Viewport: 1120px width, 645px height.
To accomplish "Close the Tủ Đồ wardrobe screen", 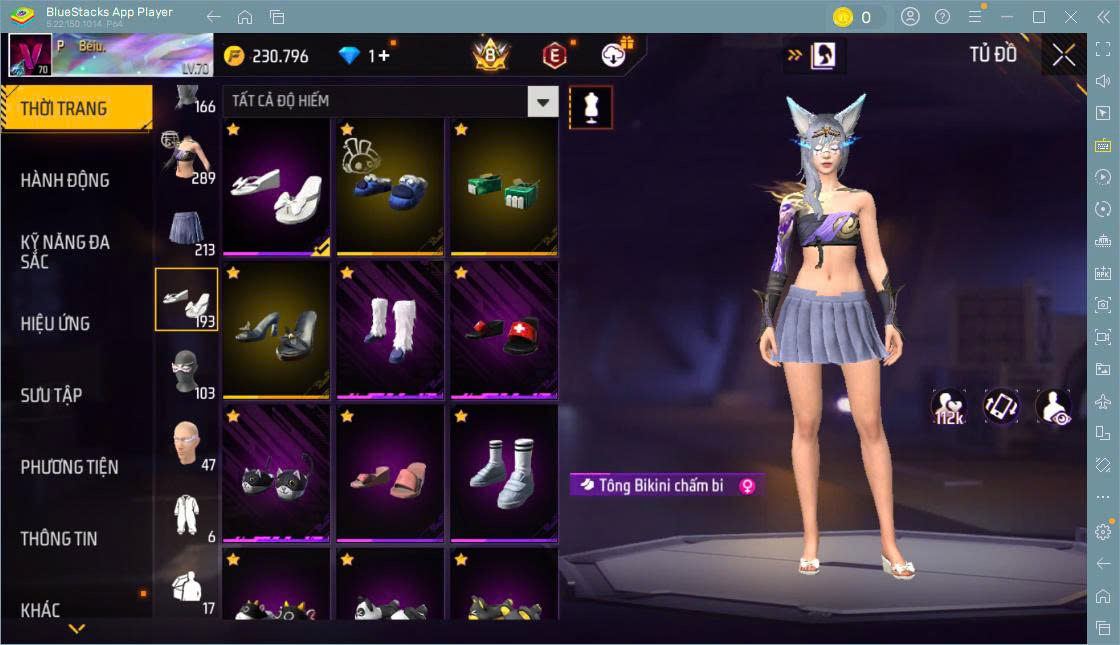I will pos(1064,55).
